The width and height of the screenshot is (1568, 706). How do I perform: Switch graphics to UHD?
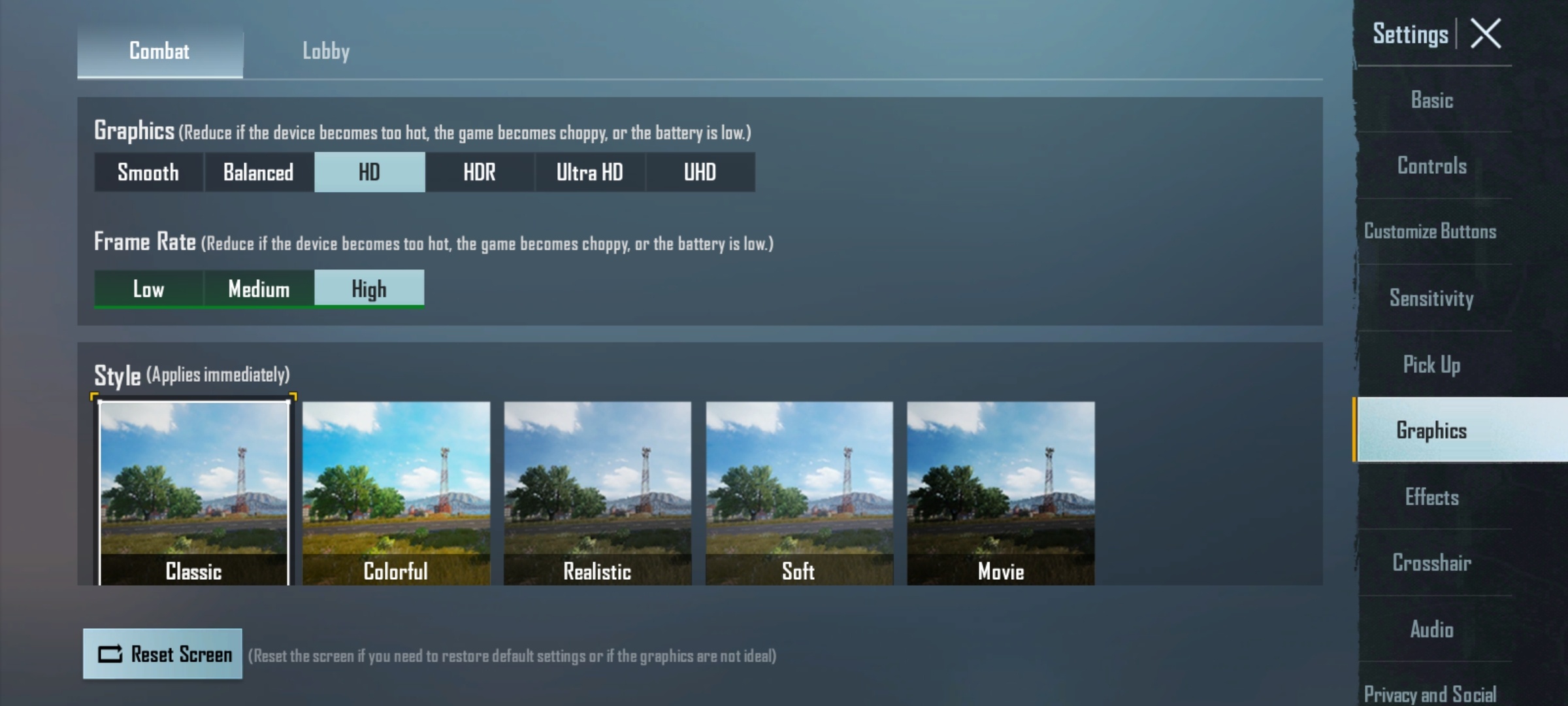coord(700,173)
